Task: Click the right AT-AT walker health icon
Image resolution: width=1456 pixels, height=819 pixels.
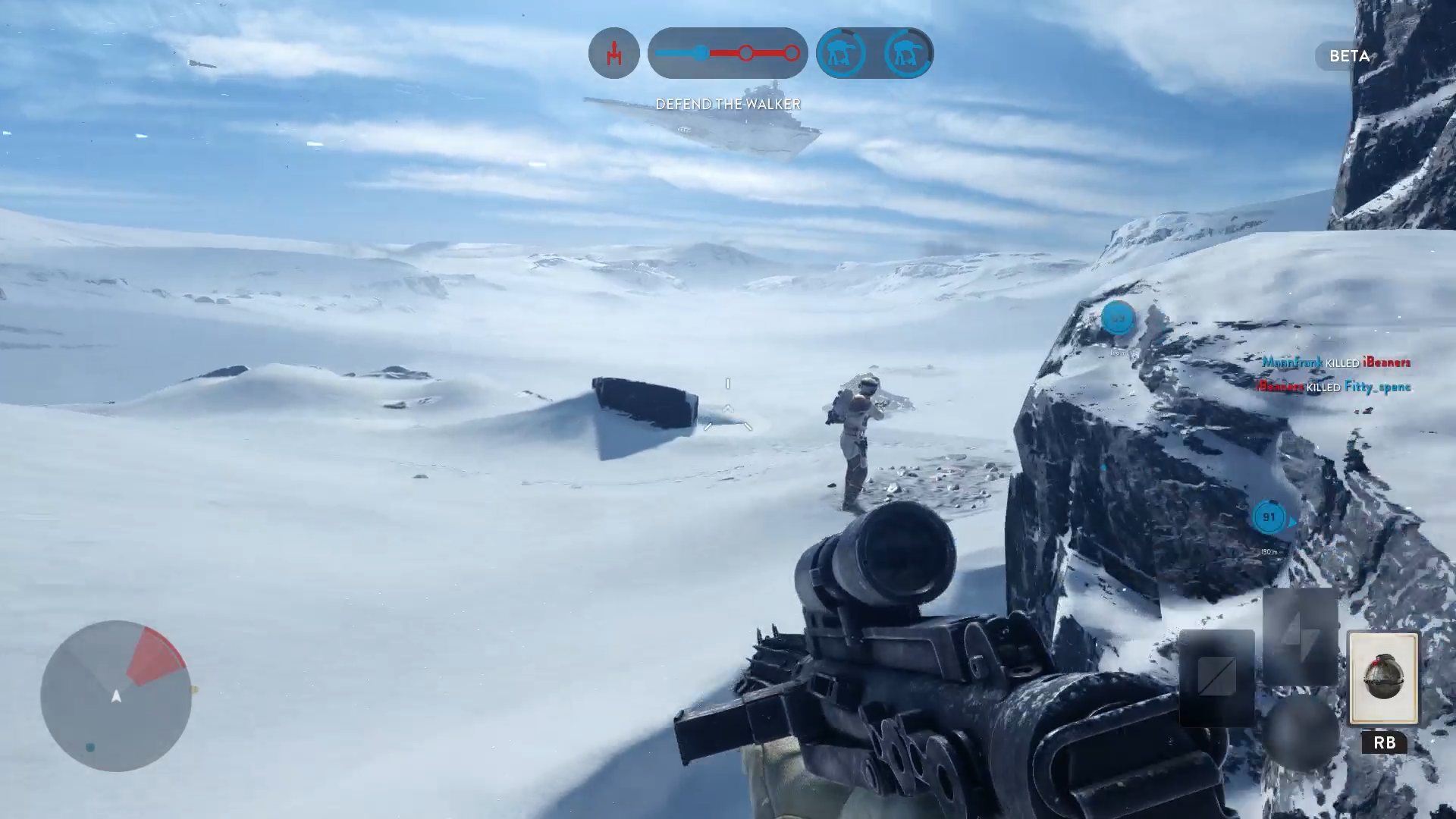Action: (x=907, y=53)
